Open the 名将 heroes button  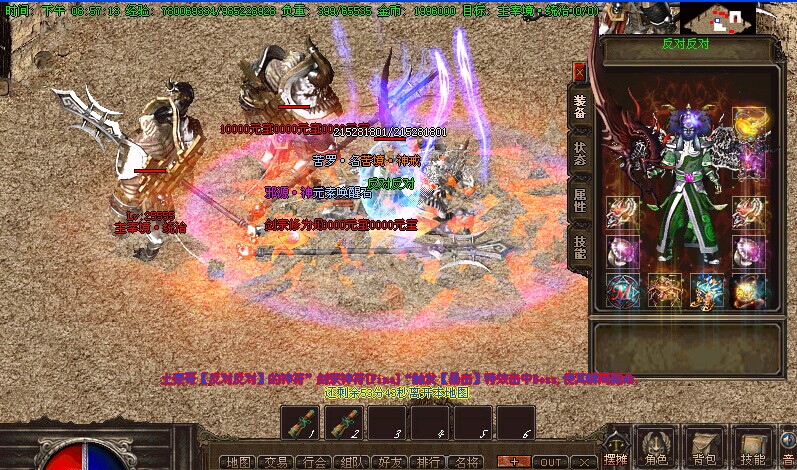[x=465, y=462]
